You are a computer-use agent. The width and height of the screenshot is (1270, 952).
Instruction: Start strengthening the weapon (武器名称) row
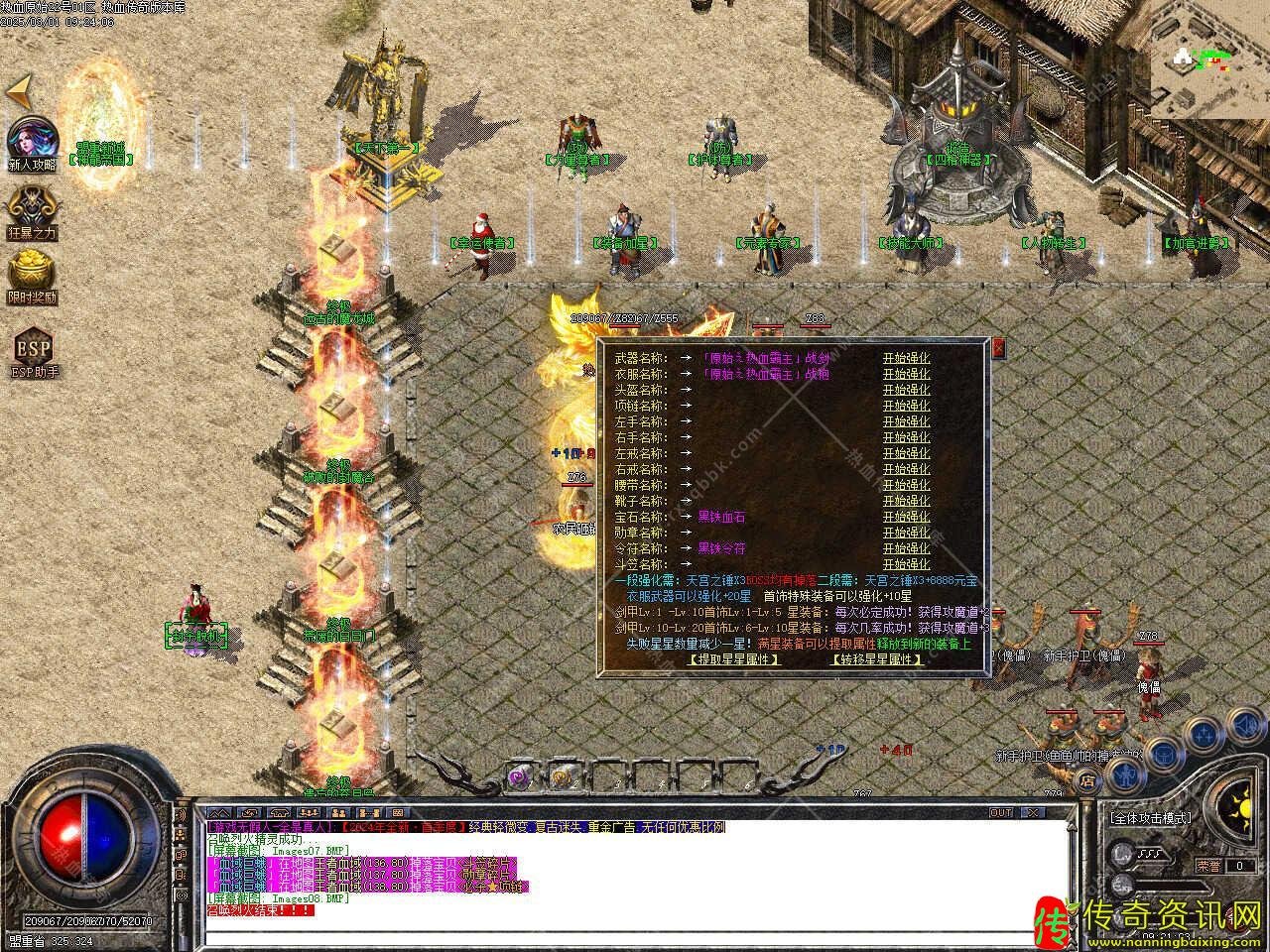coord(906,358)
